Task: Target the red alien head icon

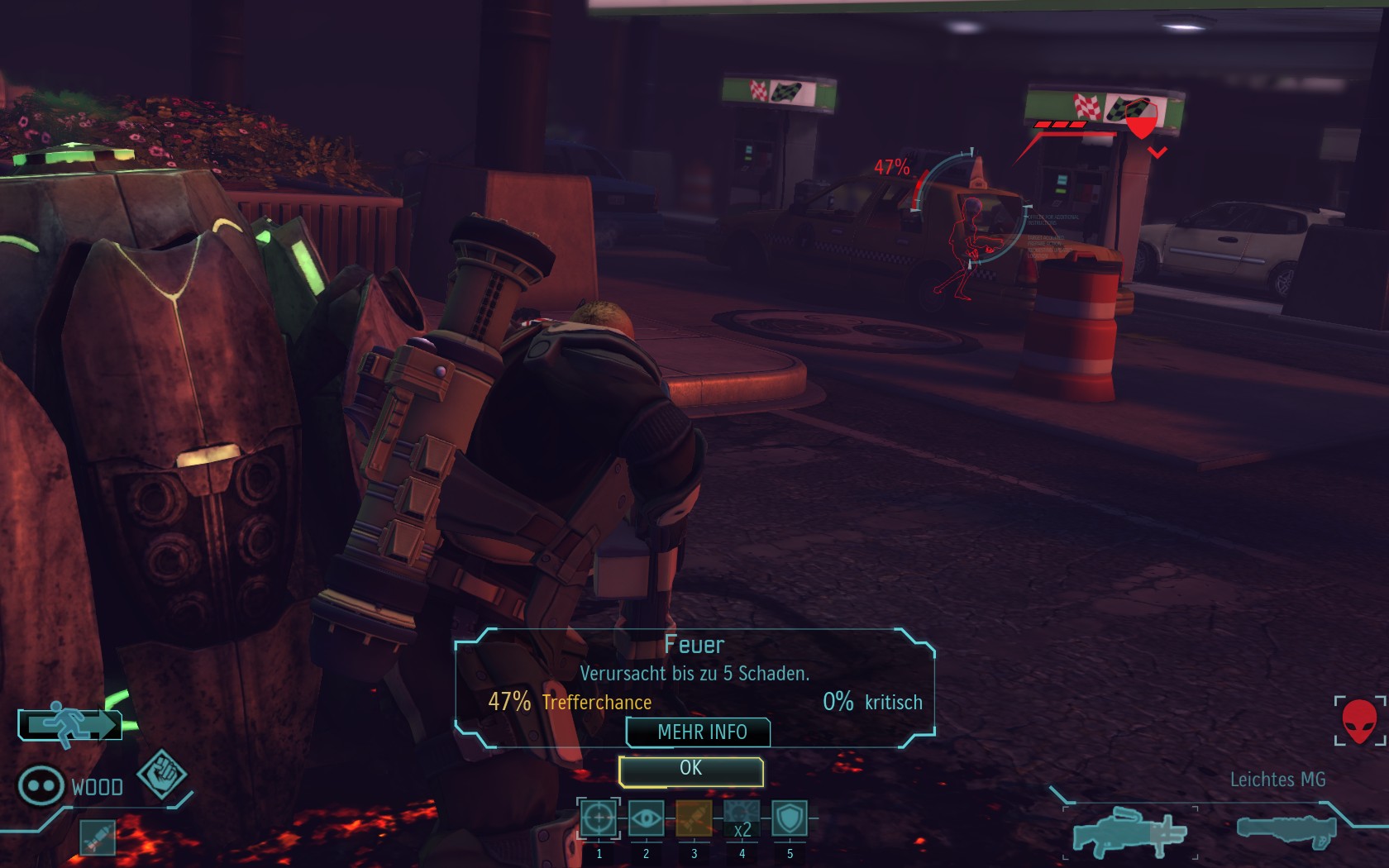Action: [1358, 721]
